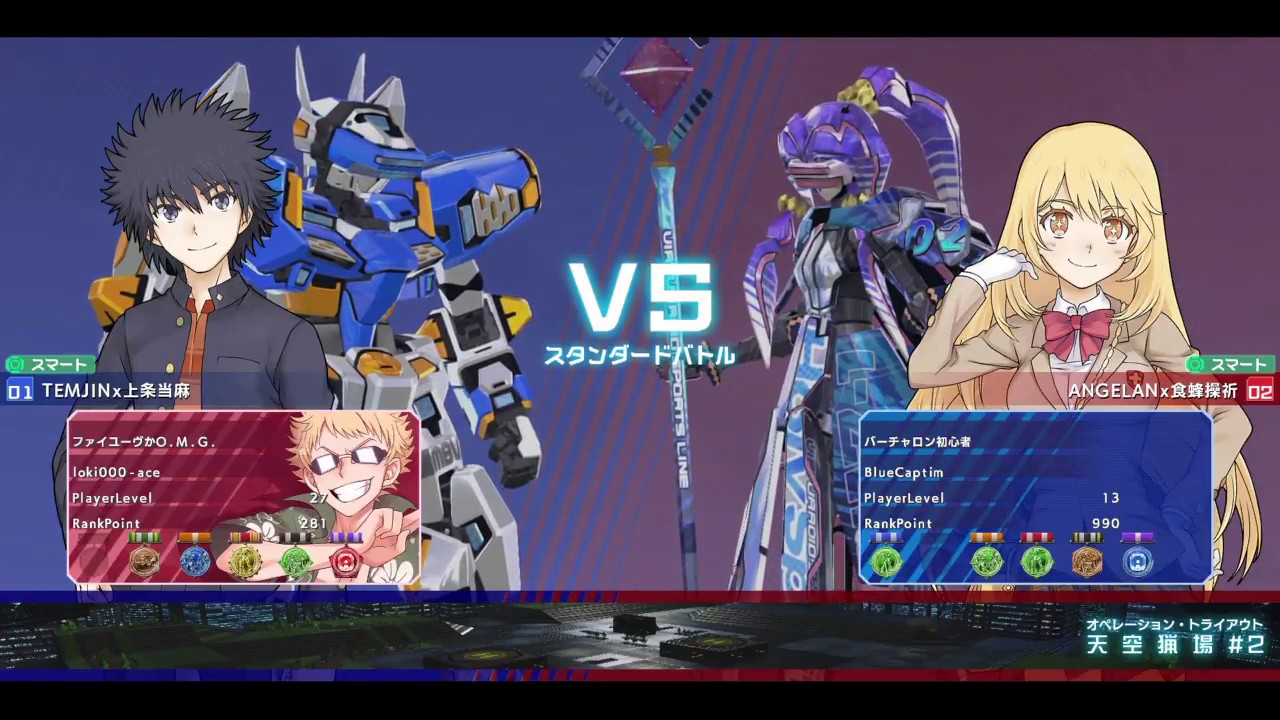Viewport: 1280px width, 720px height.
Task: Click the blue emblem medal with purple ribbon
Action: (x=1138, y=561)
